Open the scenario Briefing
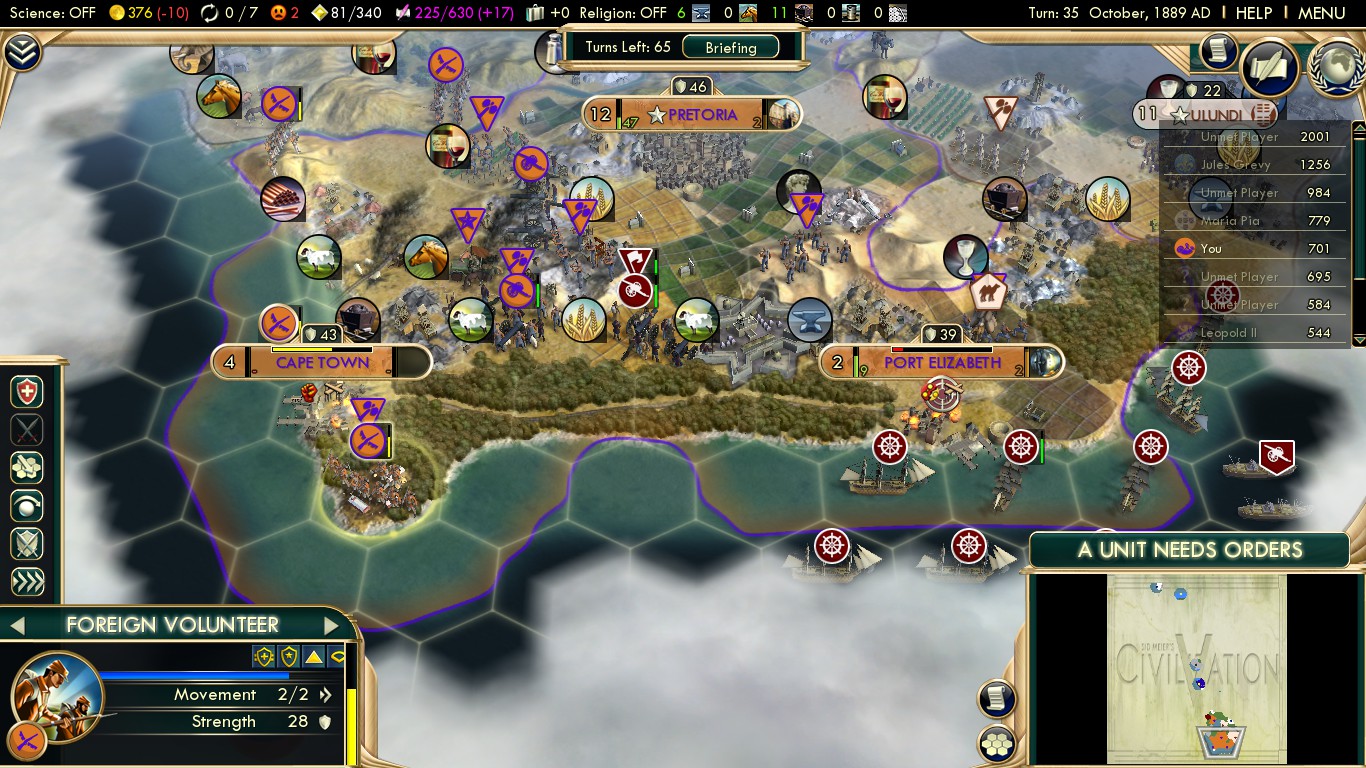The height and width of the screenshot is (768, 1366). click(730, 47)
